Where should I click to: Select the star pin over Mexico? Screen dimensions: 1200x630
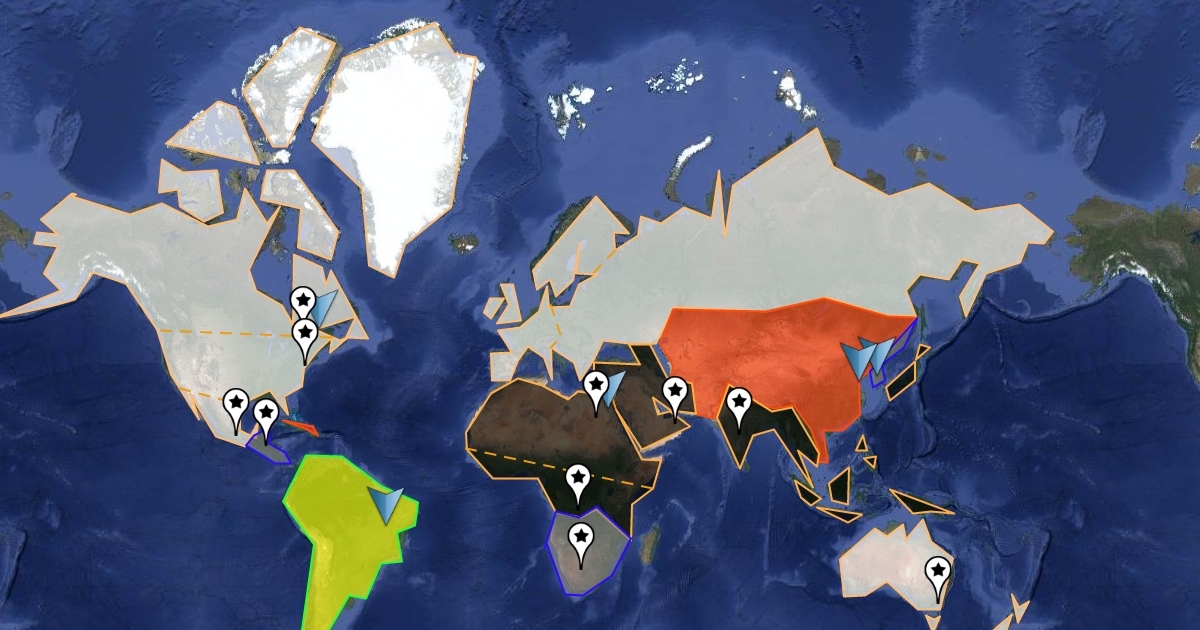236,403
